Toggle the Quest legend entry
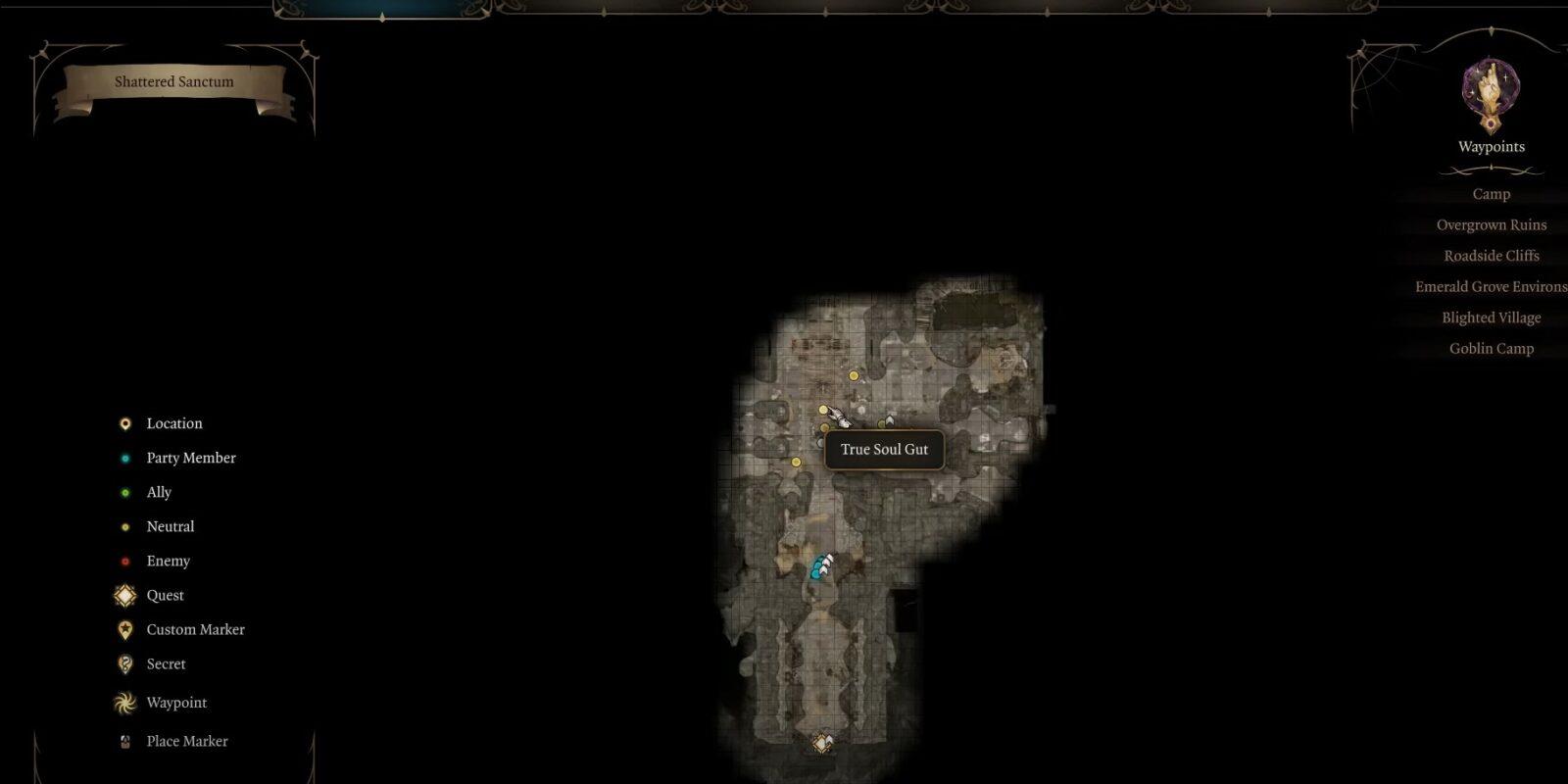Image resolution: width=1568 pixels, height=784 pixels. [x=165, y=595]
